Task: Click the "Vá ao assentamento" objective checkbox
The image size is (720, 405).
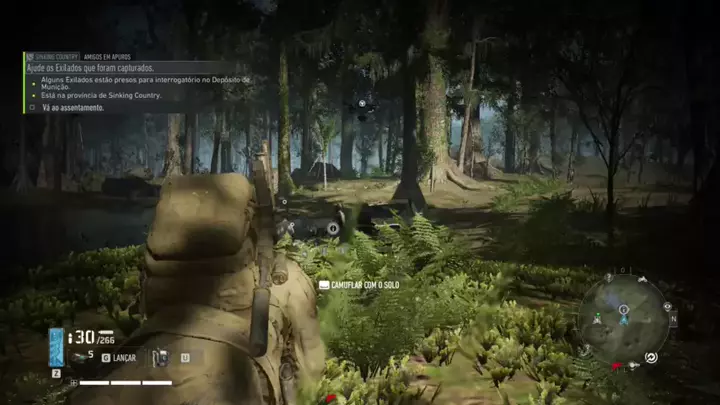Action: tap(32, 107)
